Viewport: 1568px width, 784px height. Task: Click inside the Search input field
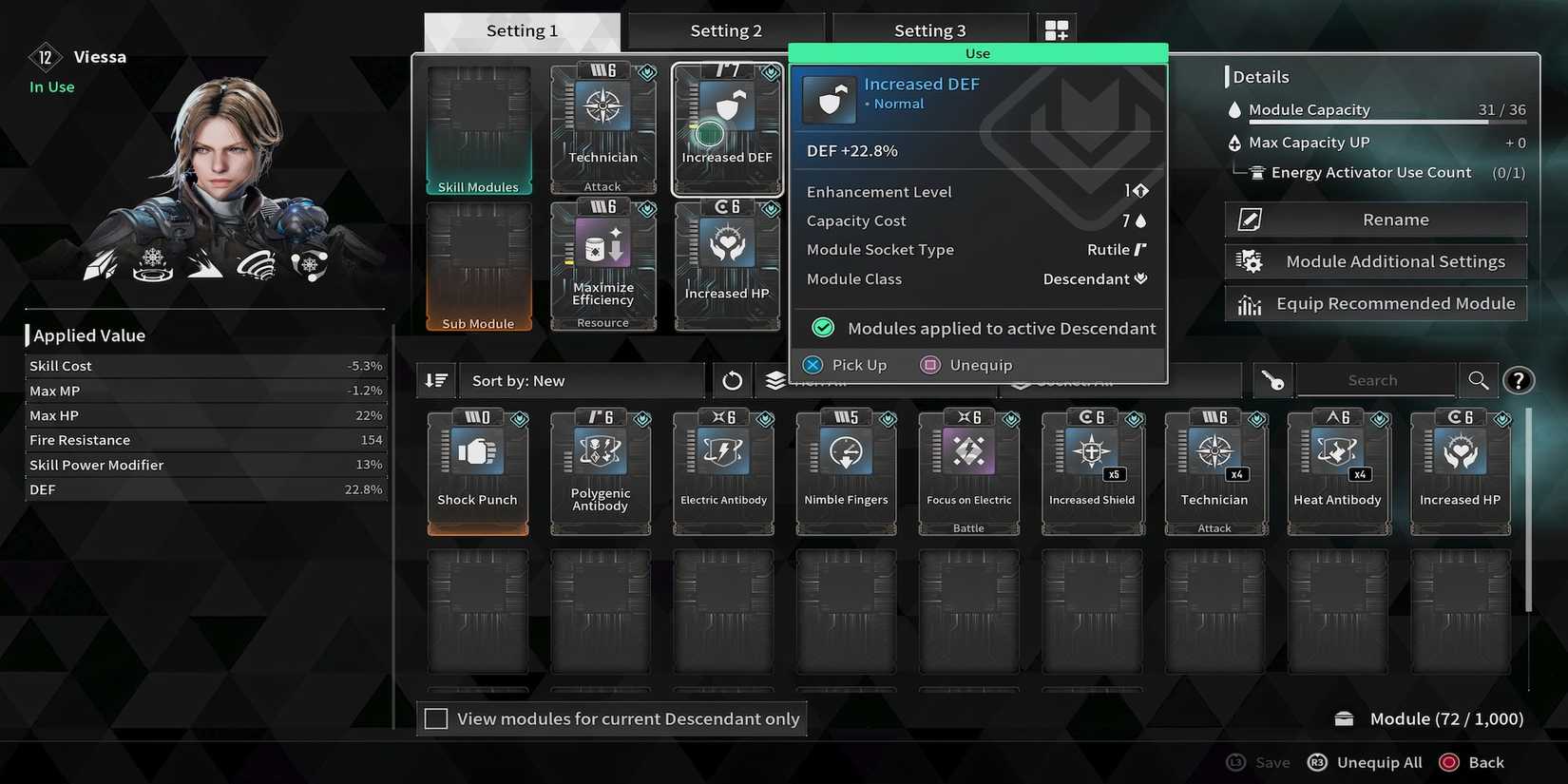point(1373,379)
